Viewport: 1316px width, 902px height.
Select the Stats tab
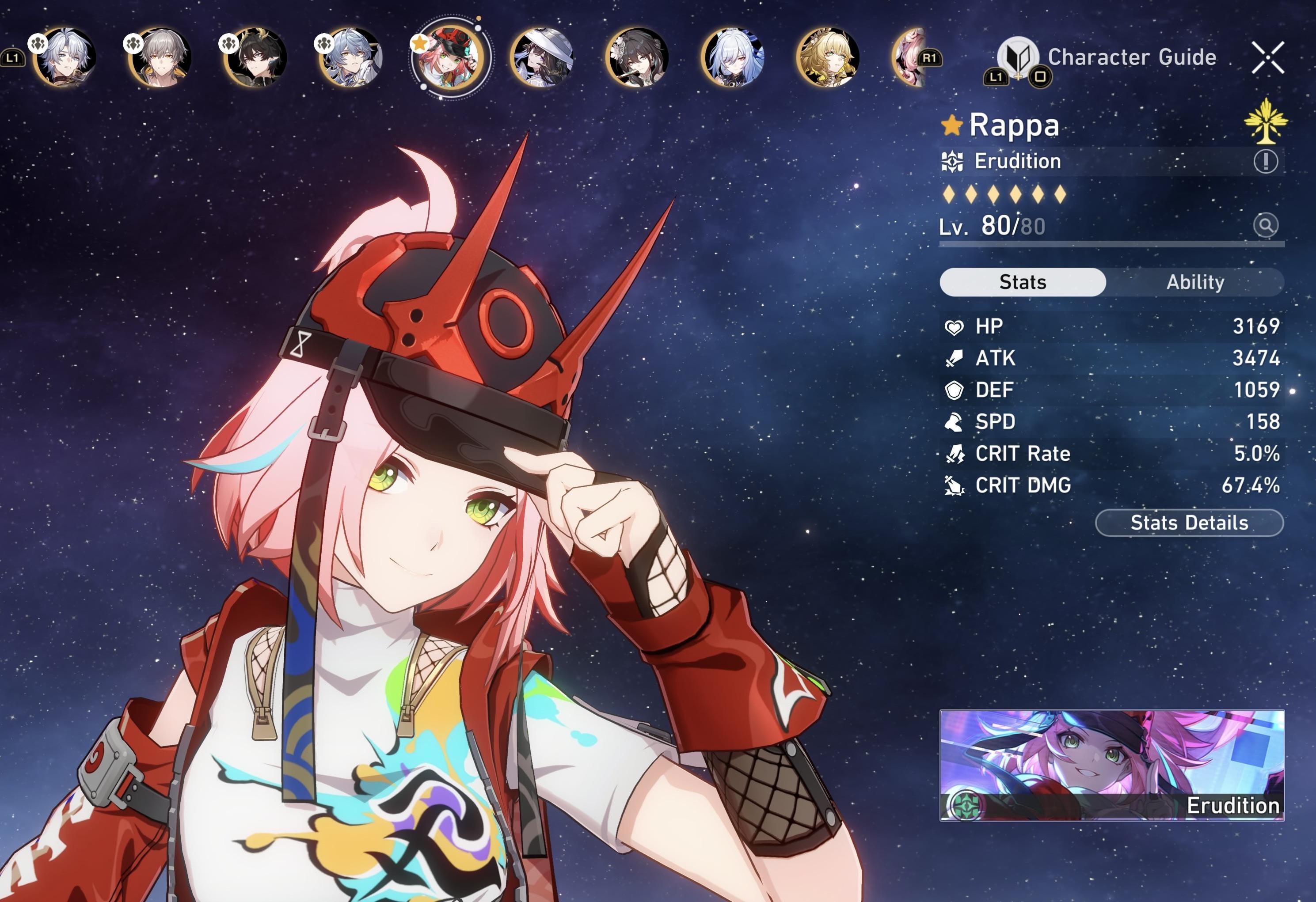[x=1022, y=282]
